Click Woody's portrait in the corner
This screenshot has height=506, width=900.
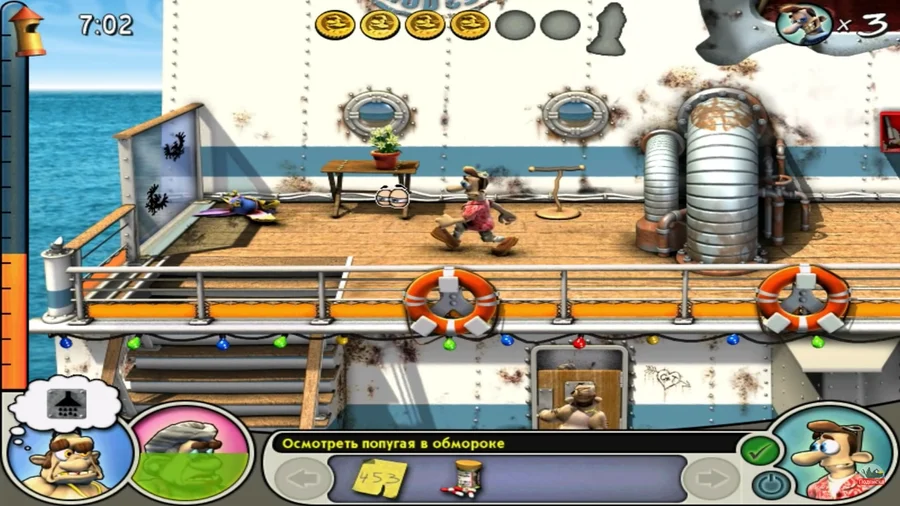[x=836, y=455]
